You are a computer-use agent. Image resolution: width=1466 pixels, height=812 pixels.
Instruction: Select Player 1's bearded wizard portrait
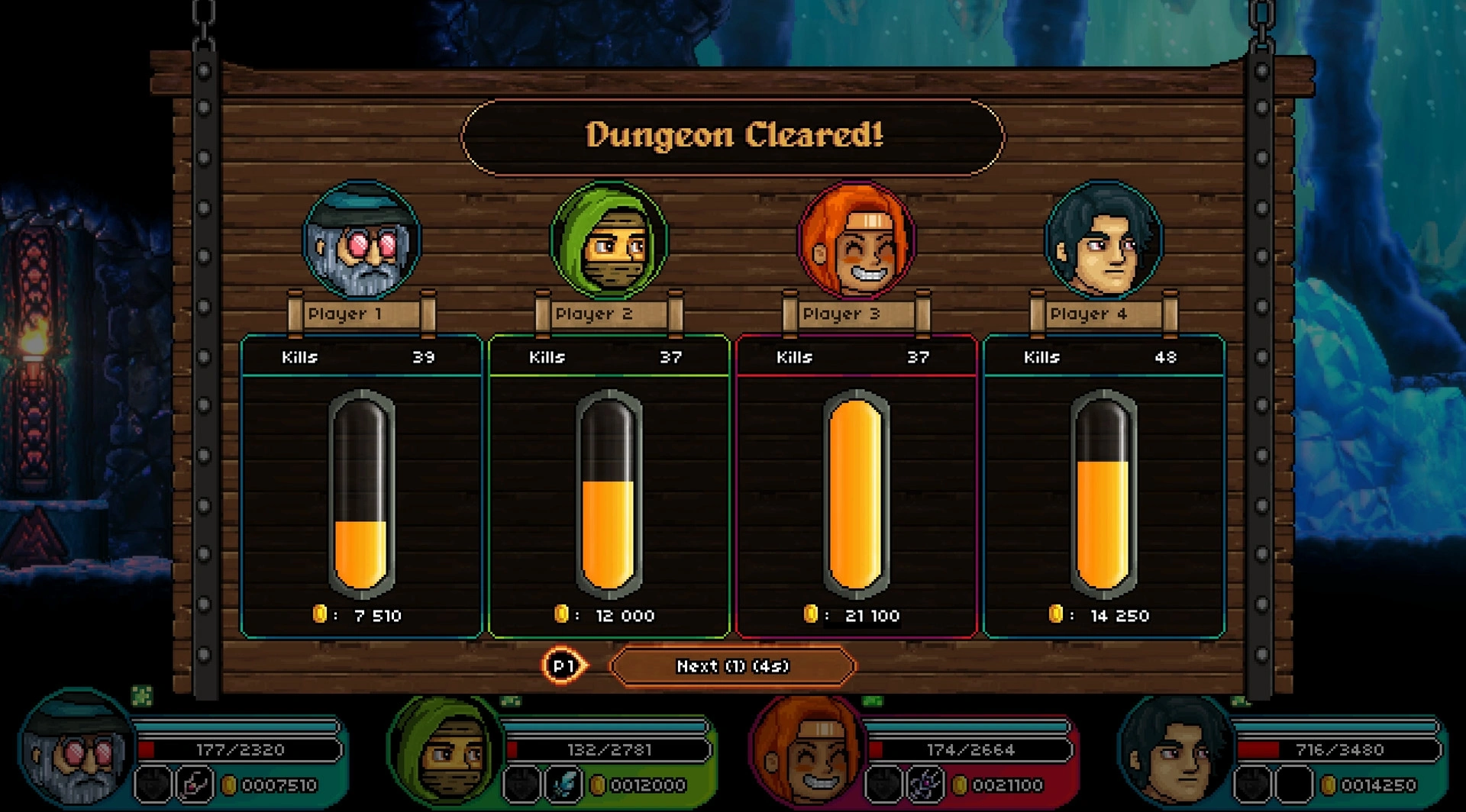click(361, 240)
